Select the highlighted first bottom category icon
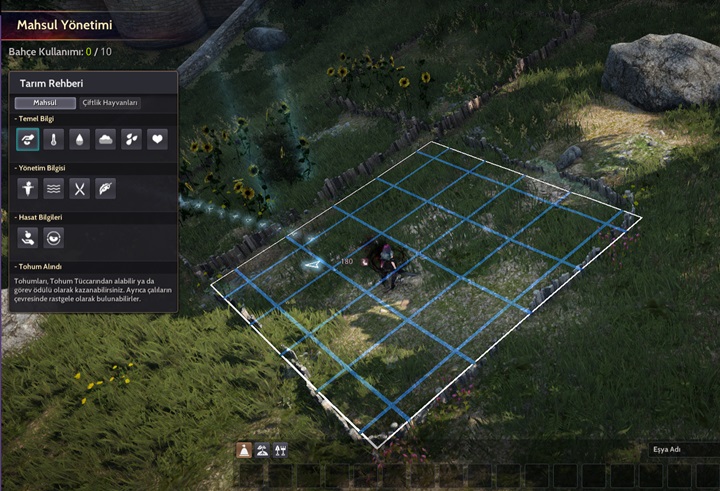This screenshot has height=491, width=720. (x=244, y=450)
